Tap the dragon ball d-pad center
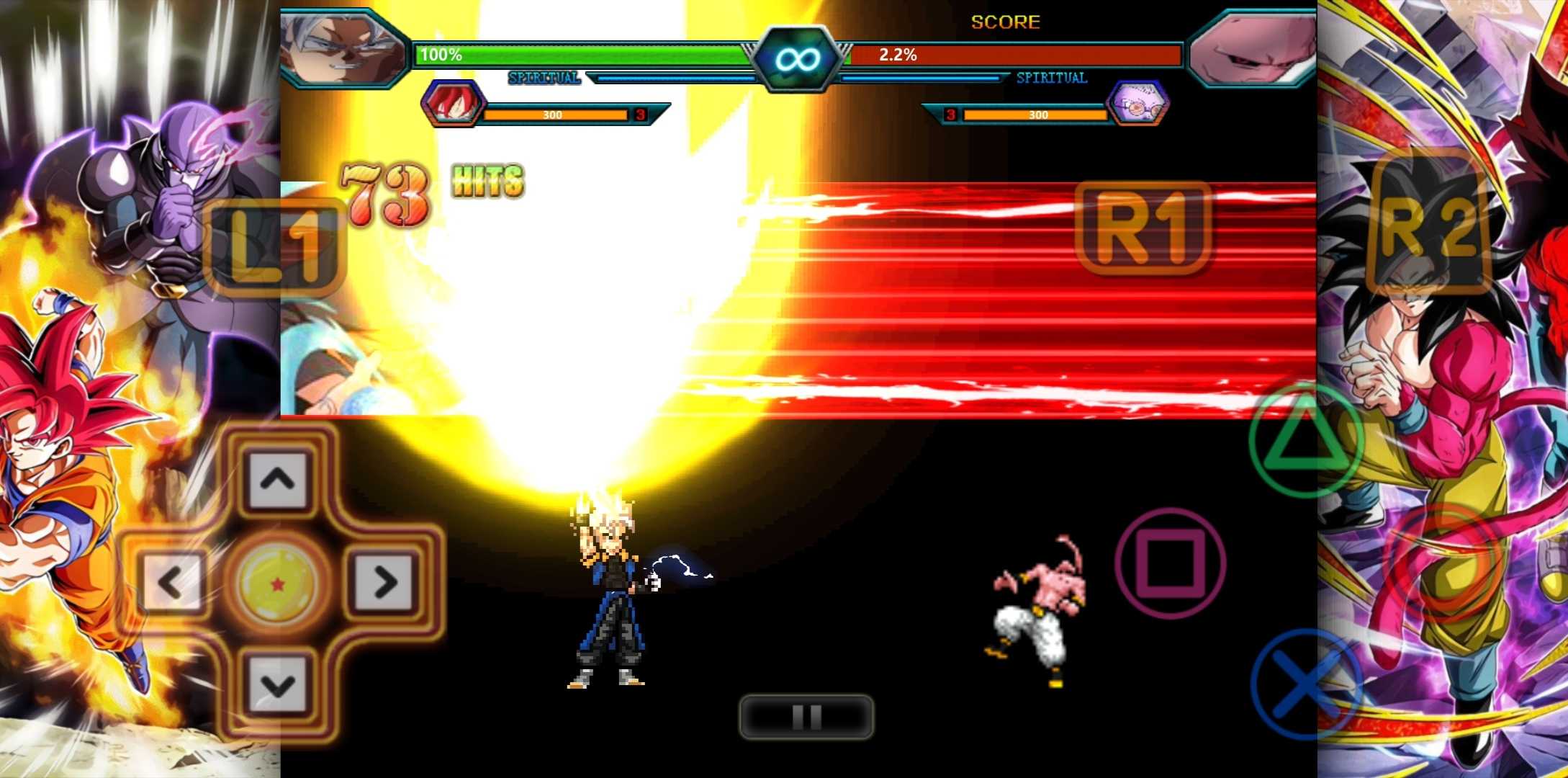 277,582
